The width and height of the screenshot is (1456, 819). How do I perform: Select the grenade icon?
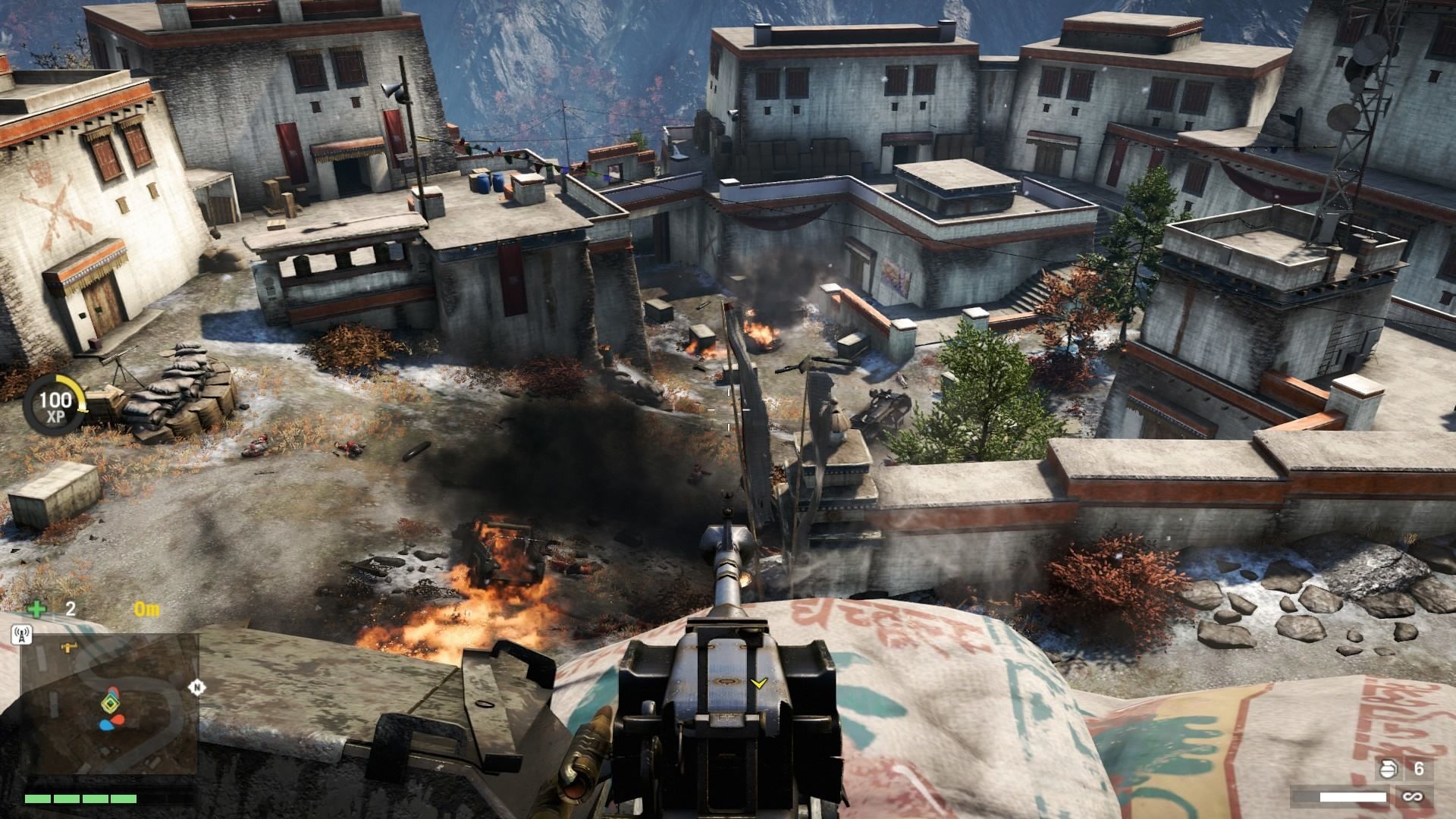(x=1387, y=770)
